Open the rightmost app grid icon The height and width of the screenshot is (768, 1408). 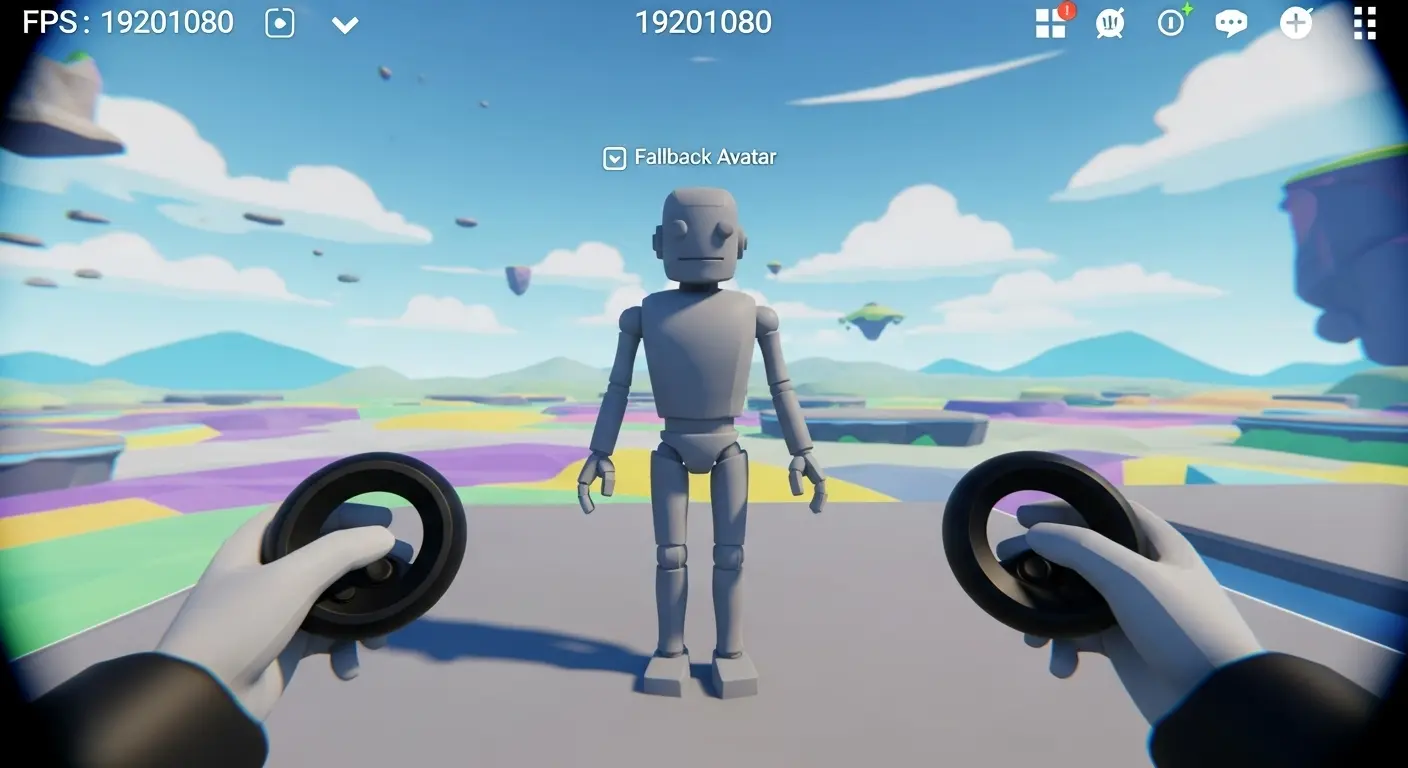[1364, 23]
